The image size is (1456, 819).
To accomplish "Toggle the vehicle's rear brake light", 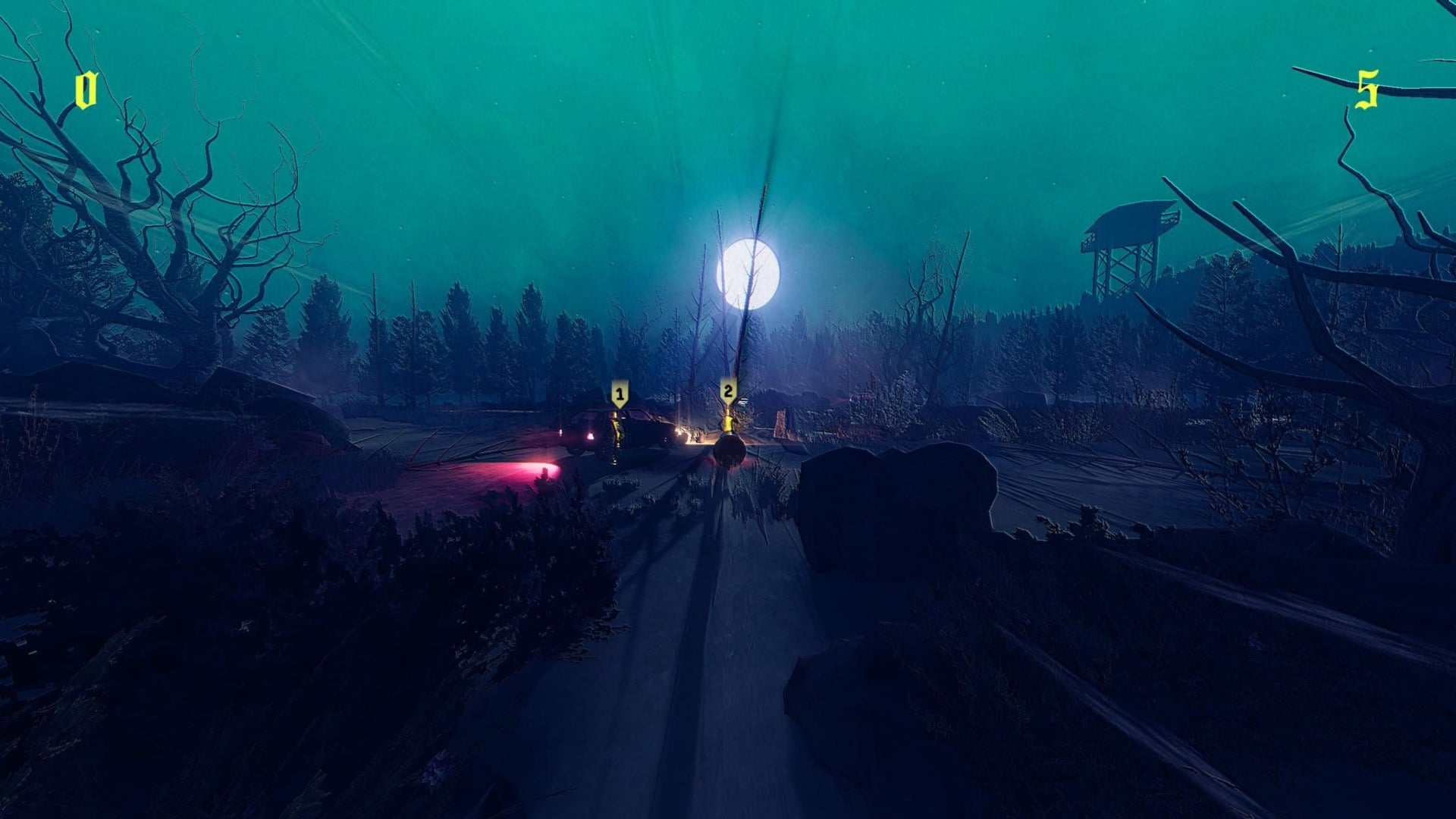I will pos(591,435).
